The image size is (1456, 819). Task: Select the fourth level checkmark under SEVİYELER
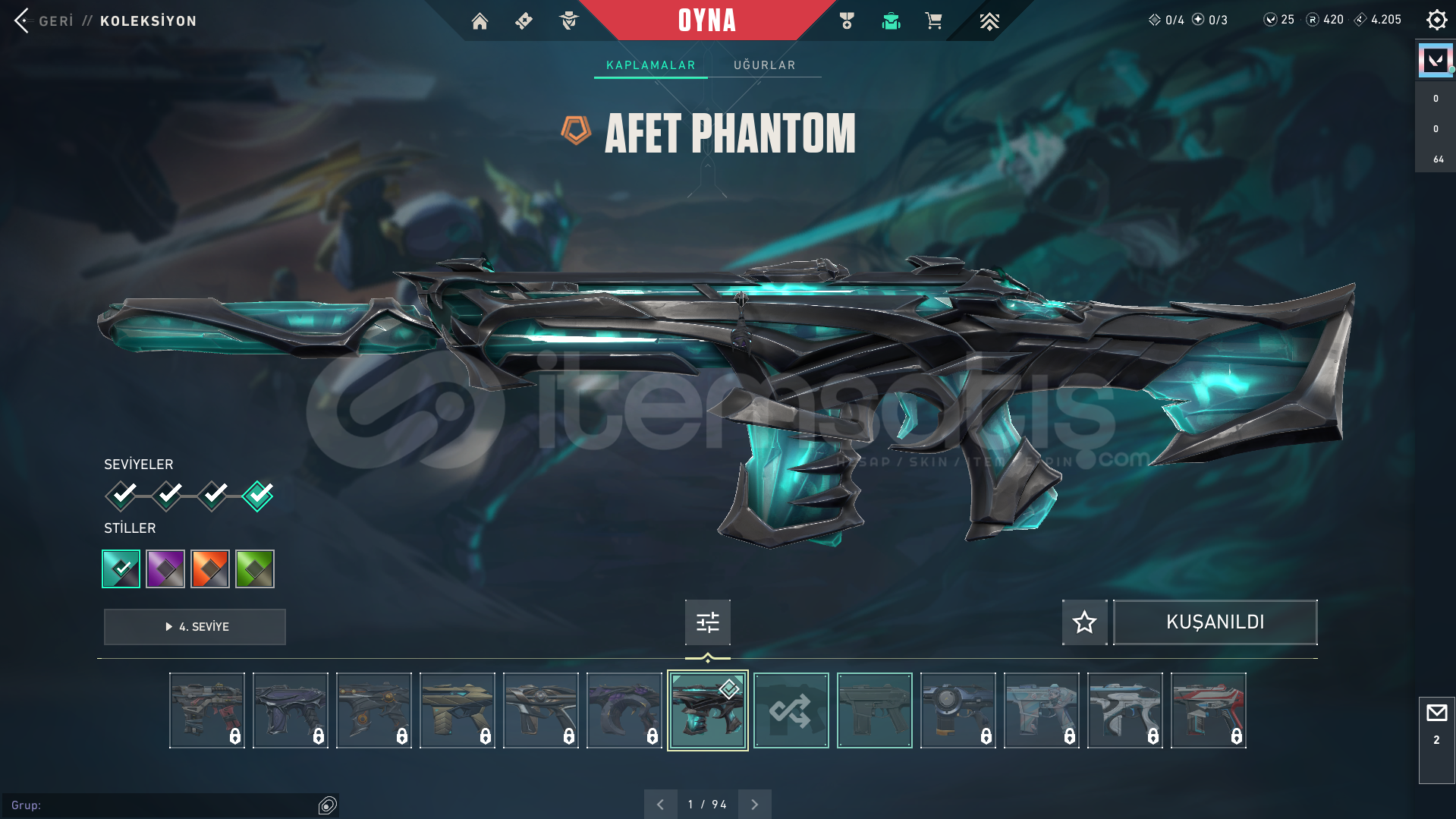point(257,495)
